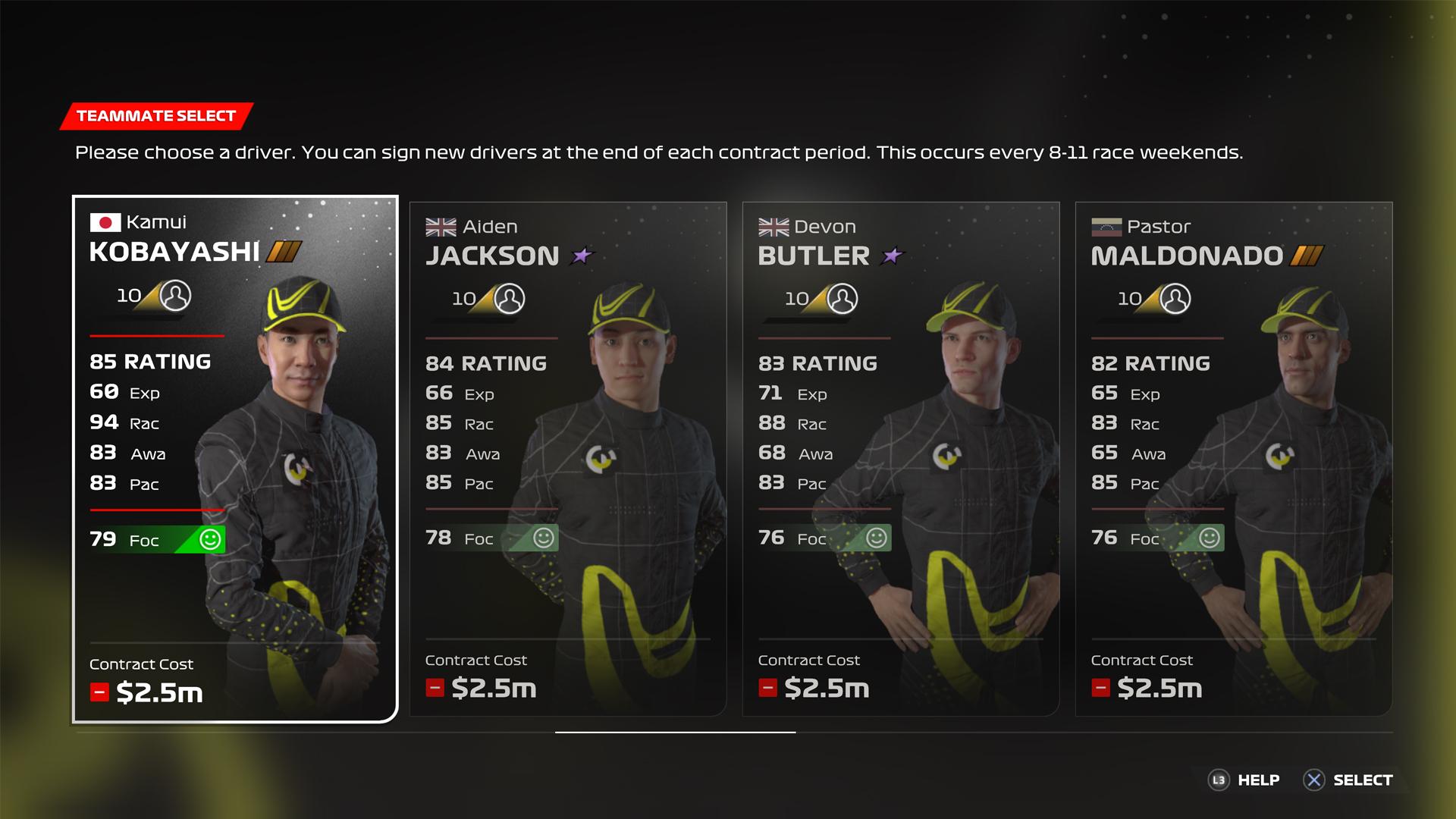Image resolution: width=1456 pixels, height=819 pixels.
Task: Open the TEAMMATE SELECT header banner
Action: click(x=155, y=116)
